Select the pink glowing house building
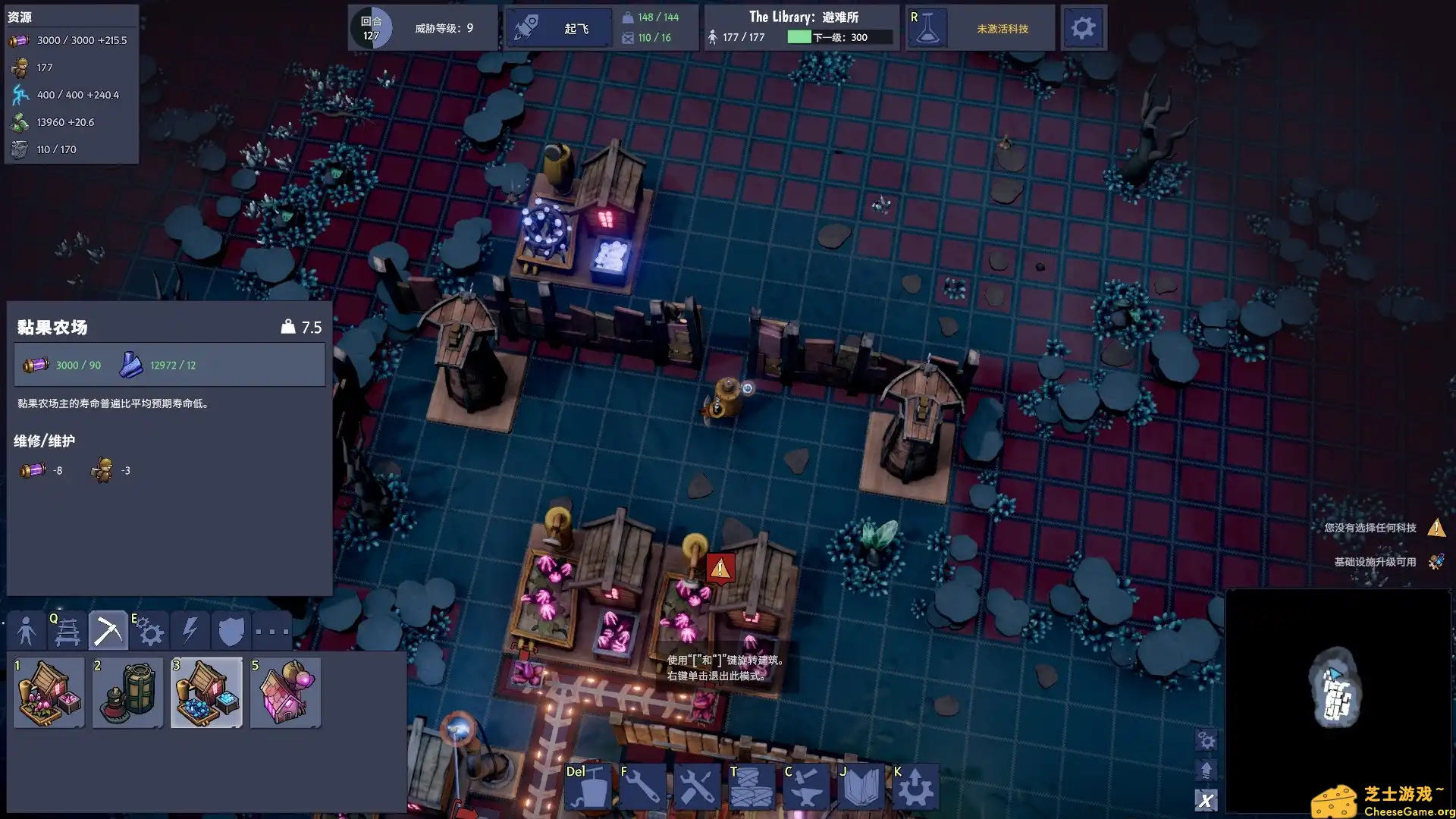The width and height of the screenshot is (1456, 819). [285, 692]
